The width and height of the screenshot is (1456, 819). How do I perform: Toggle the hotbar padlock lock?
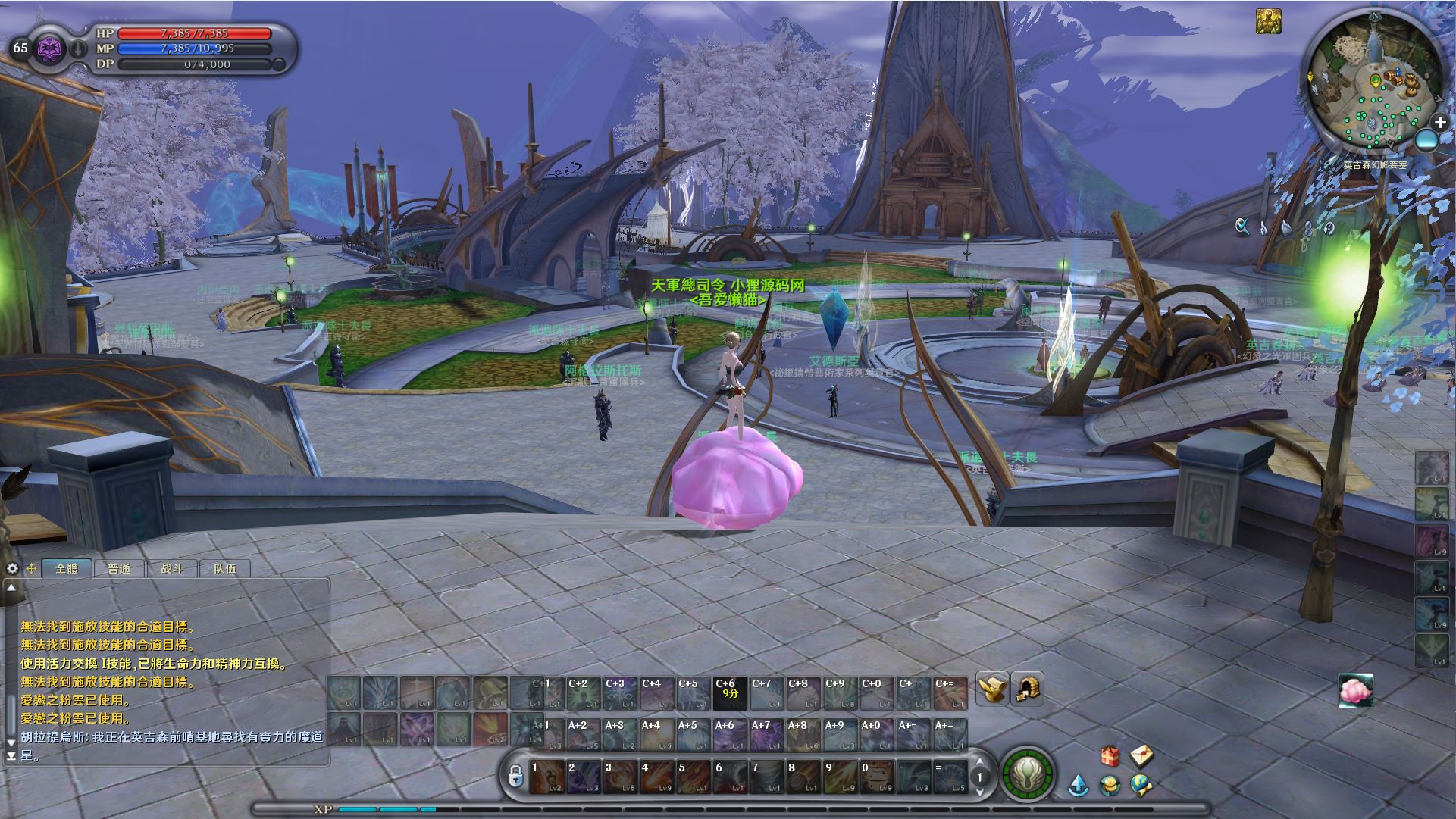515,776
